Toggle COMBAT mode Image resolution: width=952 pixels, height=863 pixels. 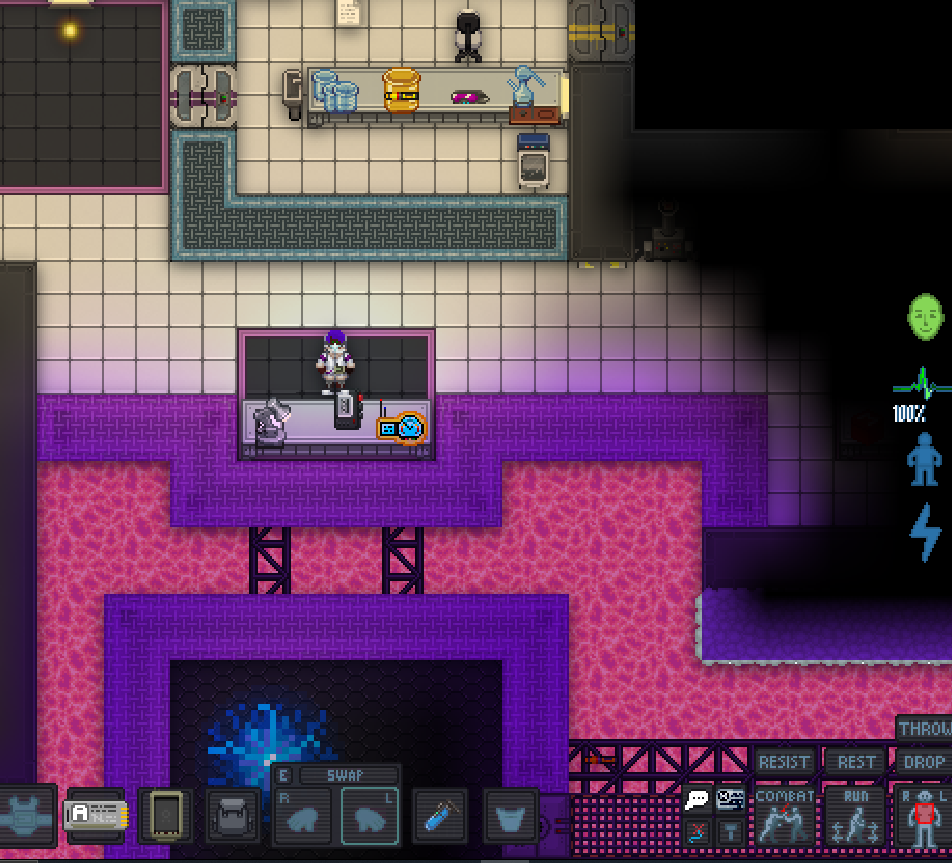784,816
